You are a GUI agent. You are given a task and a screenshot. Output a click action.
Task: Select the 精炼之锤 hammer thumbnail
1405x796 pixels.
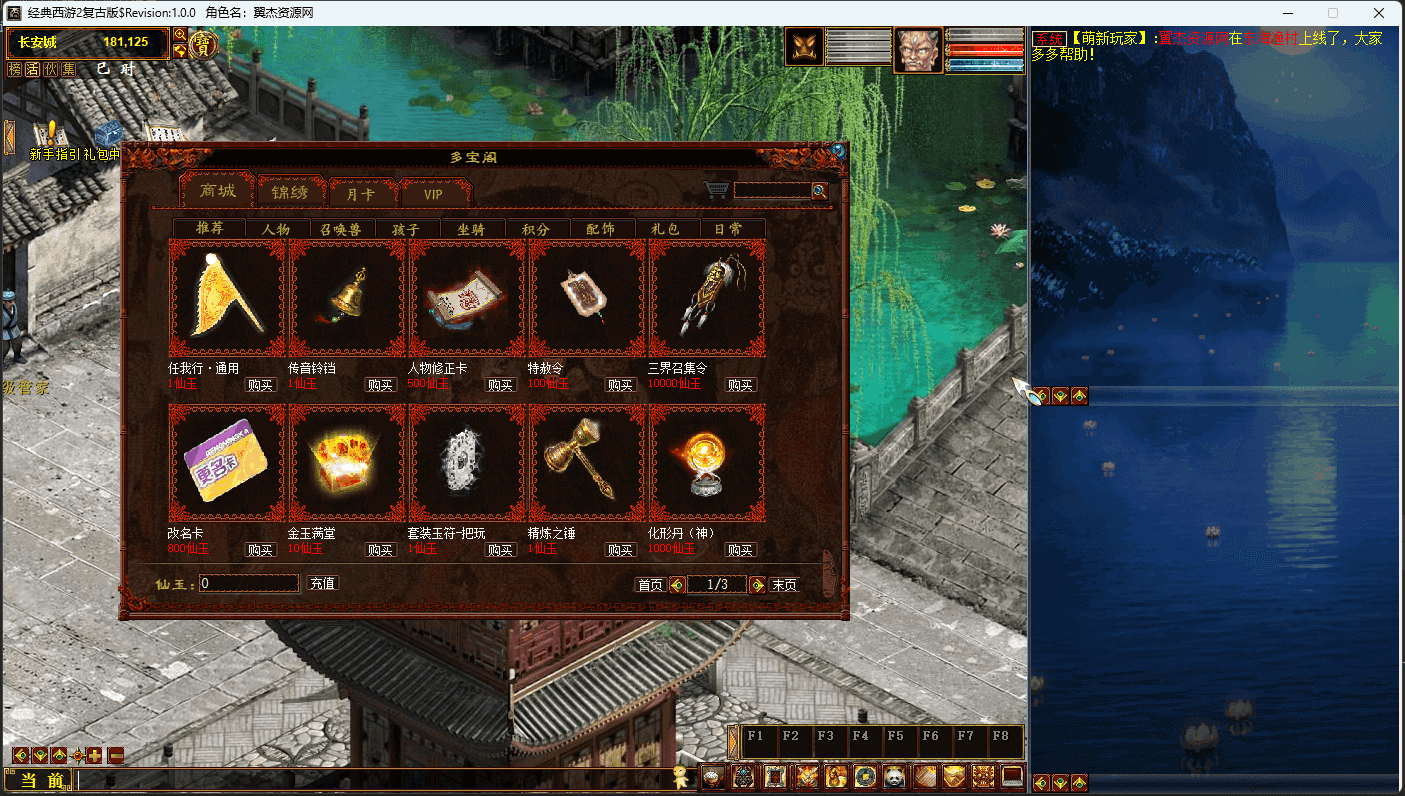point(587,463)
